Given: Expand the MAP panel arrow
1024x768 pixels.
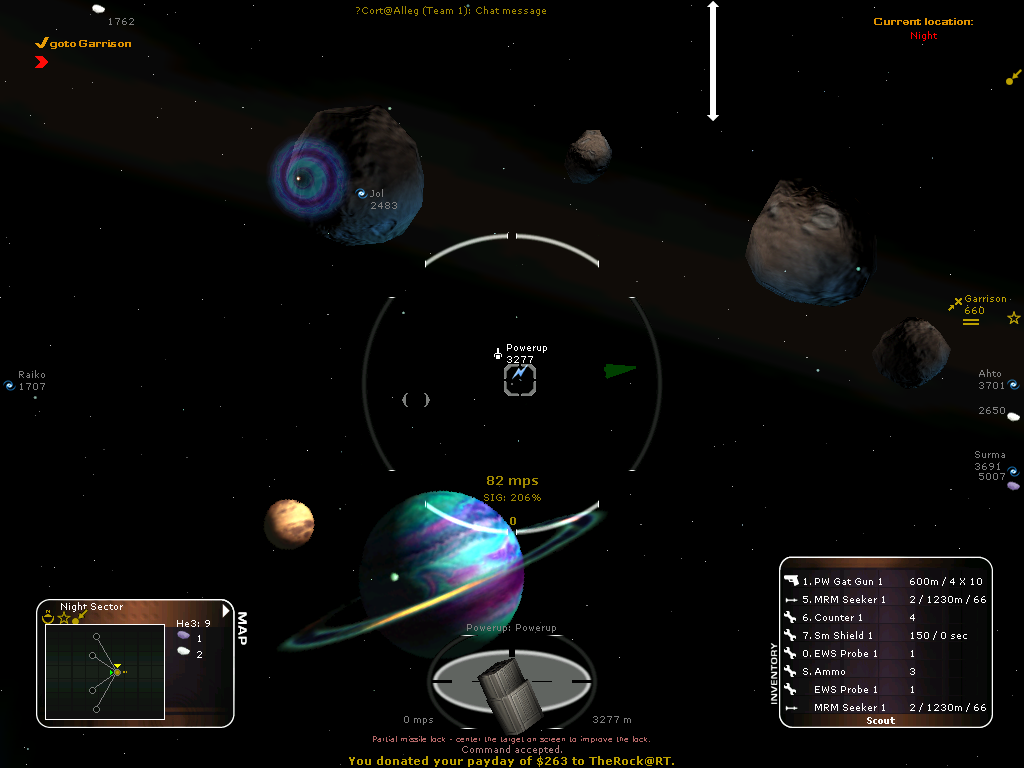Looking at the screenshot, I should click(227, 610).
